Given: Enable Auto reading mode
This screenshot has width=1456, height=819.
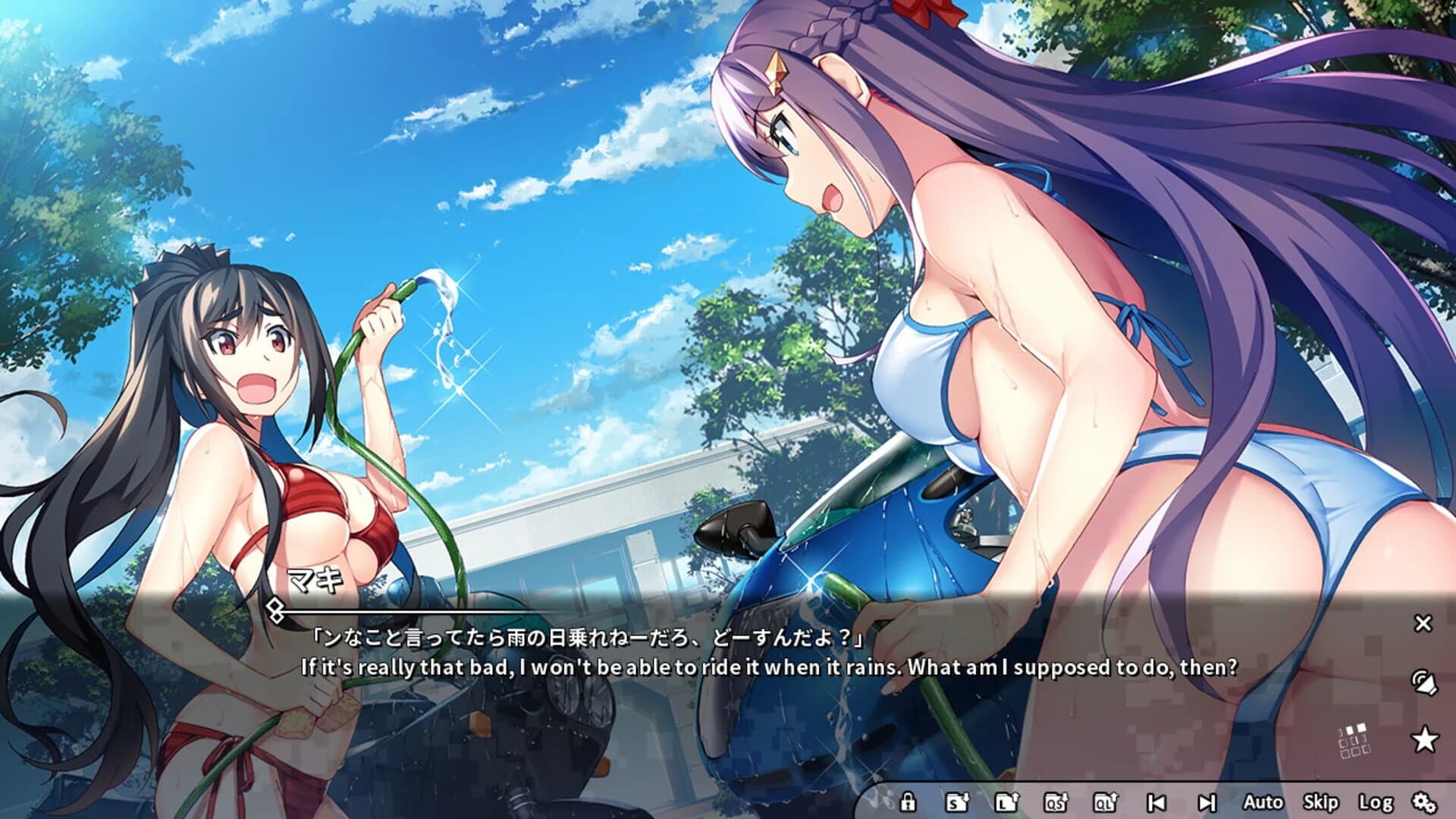Looking at the screenshot, I should pyautogui.click(x=1263, y=802).
